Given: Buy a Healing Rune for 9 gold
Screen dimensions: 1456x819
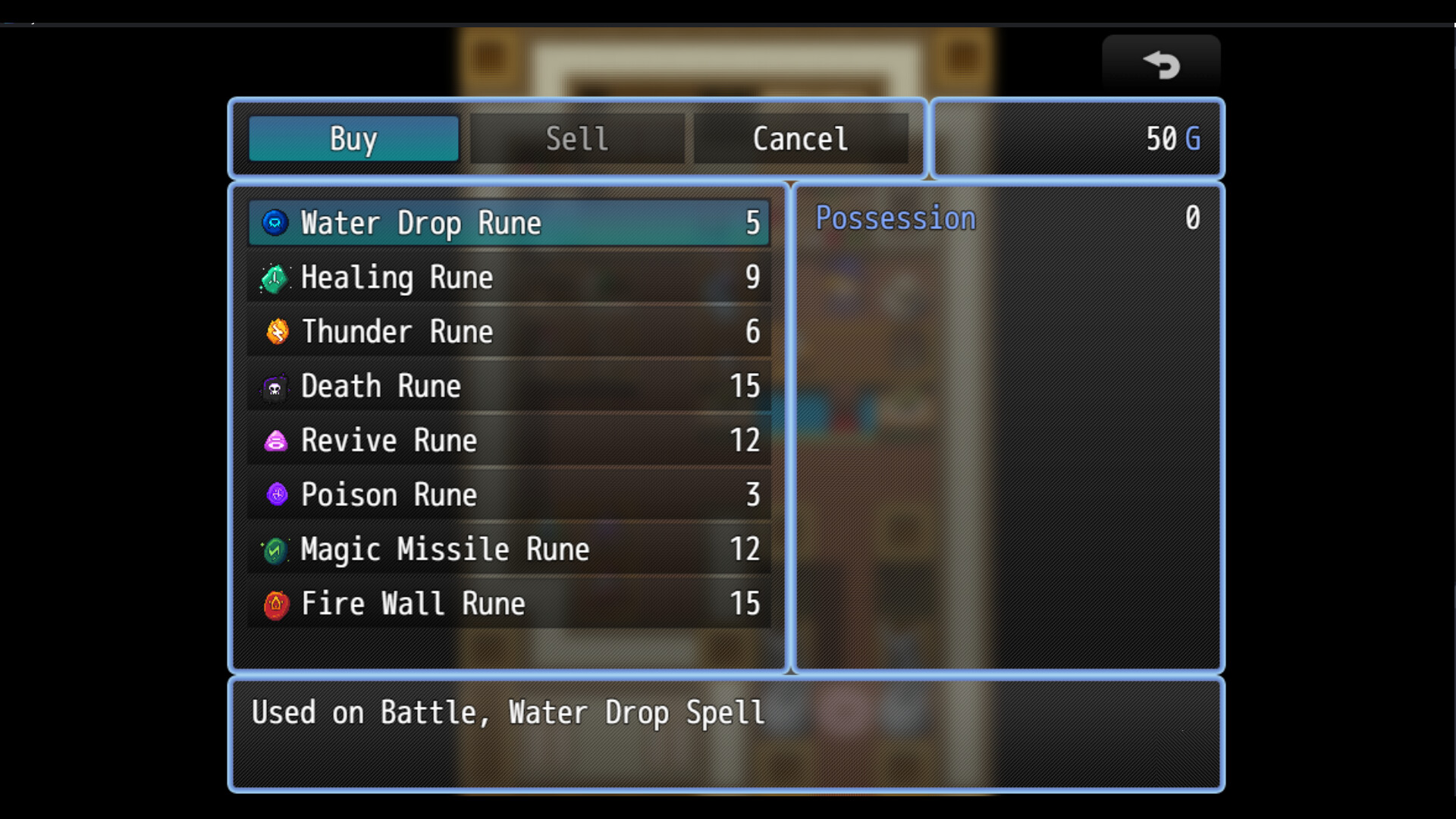Looking at the screenshot, I should [508, 277].
